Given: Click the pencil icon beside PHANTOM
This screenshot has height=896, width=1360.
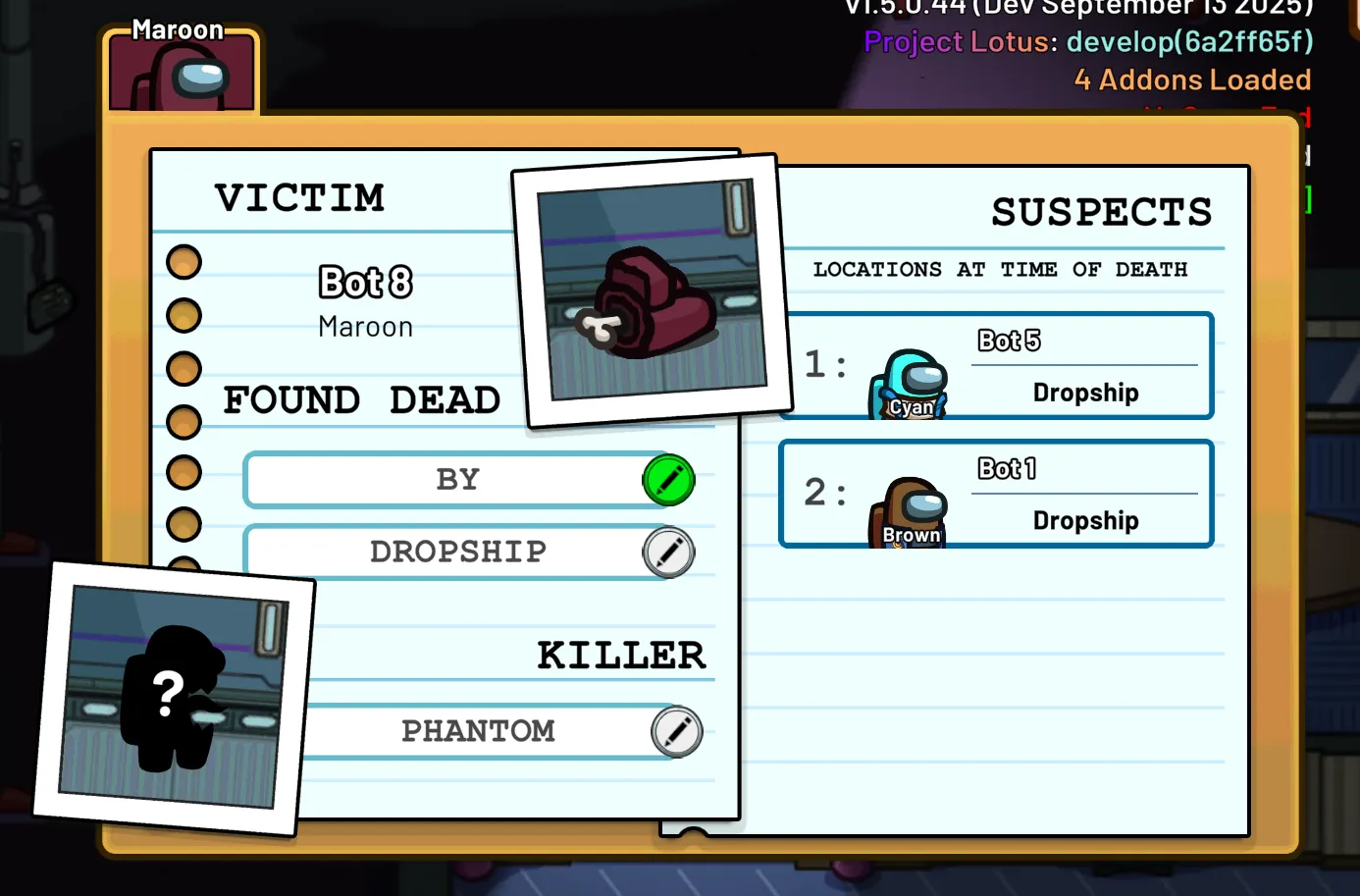Looking at the screenshot, I should pos(675,731).
